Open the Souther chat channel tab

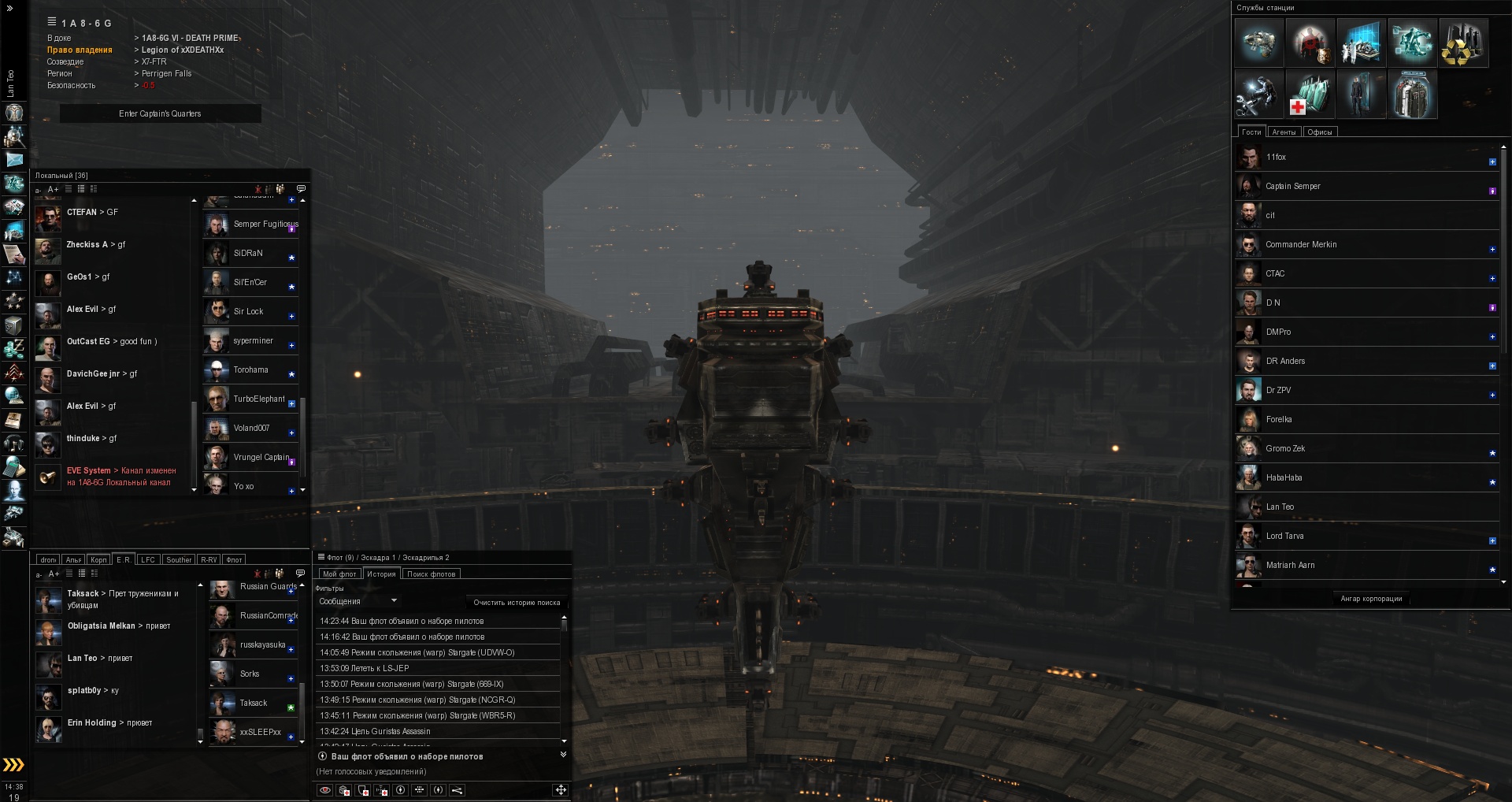tap(179, 560)
